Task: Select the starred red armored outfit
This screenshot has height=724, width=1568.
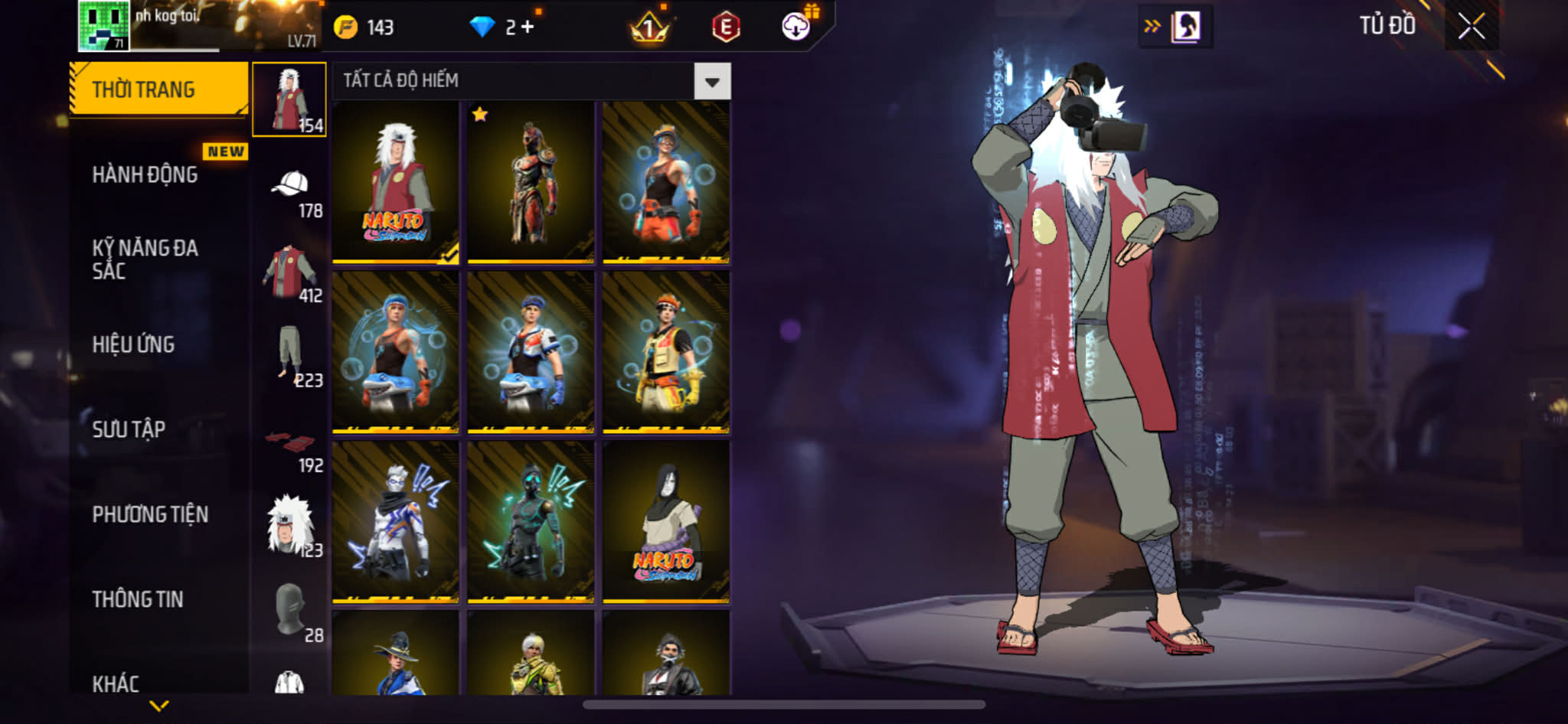Action: pyautogui.click(x=531, y=184)
